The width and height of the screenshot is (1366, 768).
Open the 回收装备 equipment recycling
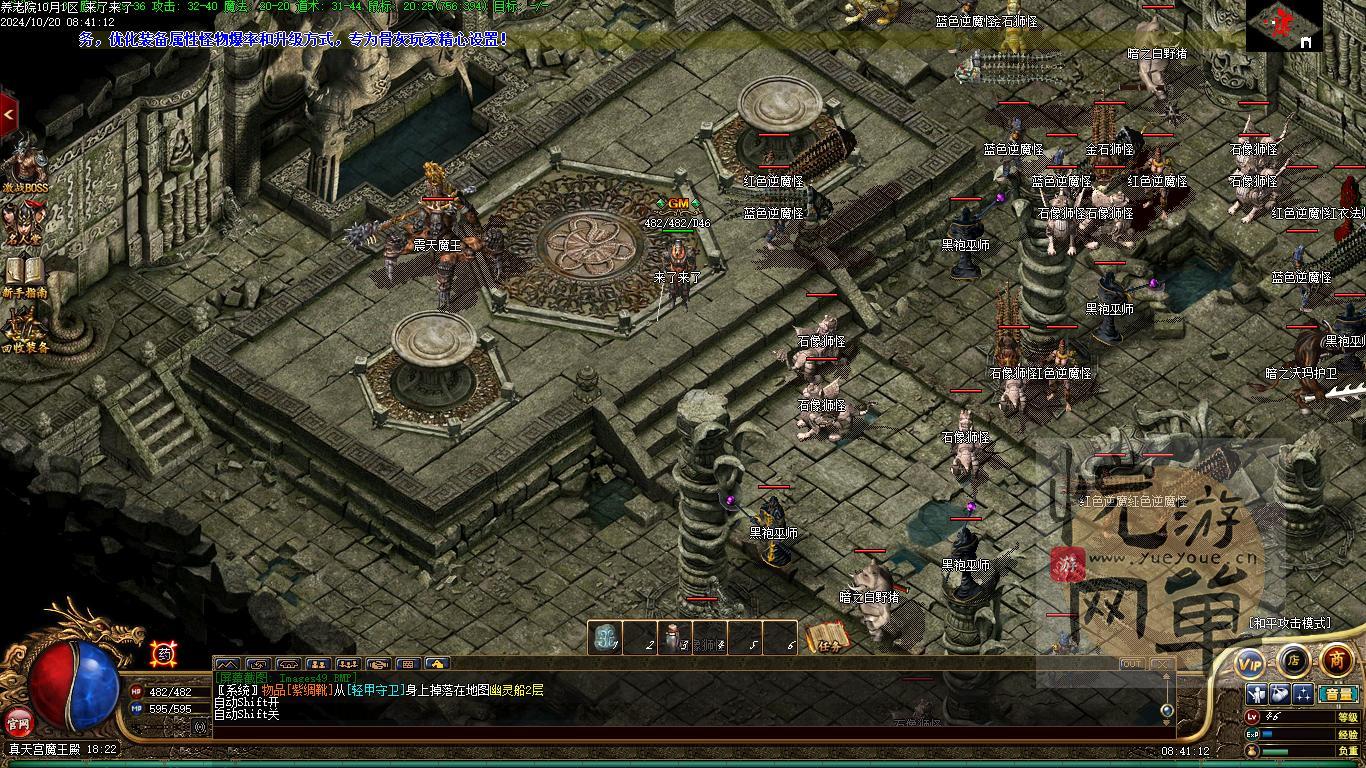25,330
